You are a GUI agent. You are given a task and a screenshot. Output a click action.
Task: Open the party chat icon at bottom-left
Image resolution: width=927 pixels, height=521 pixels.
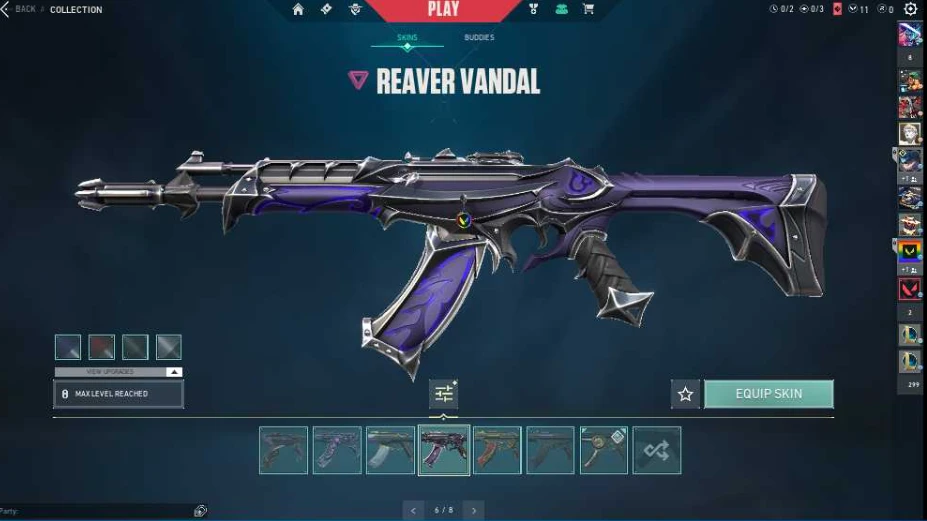click(x=200, y=511)
